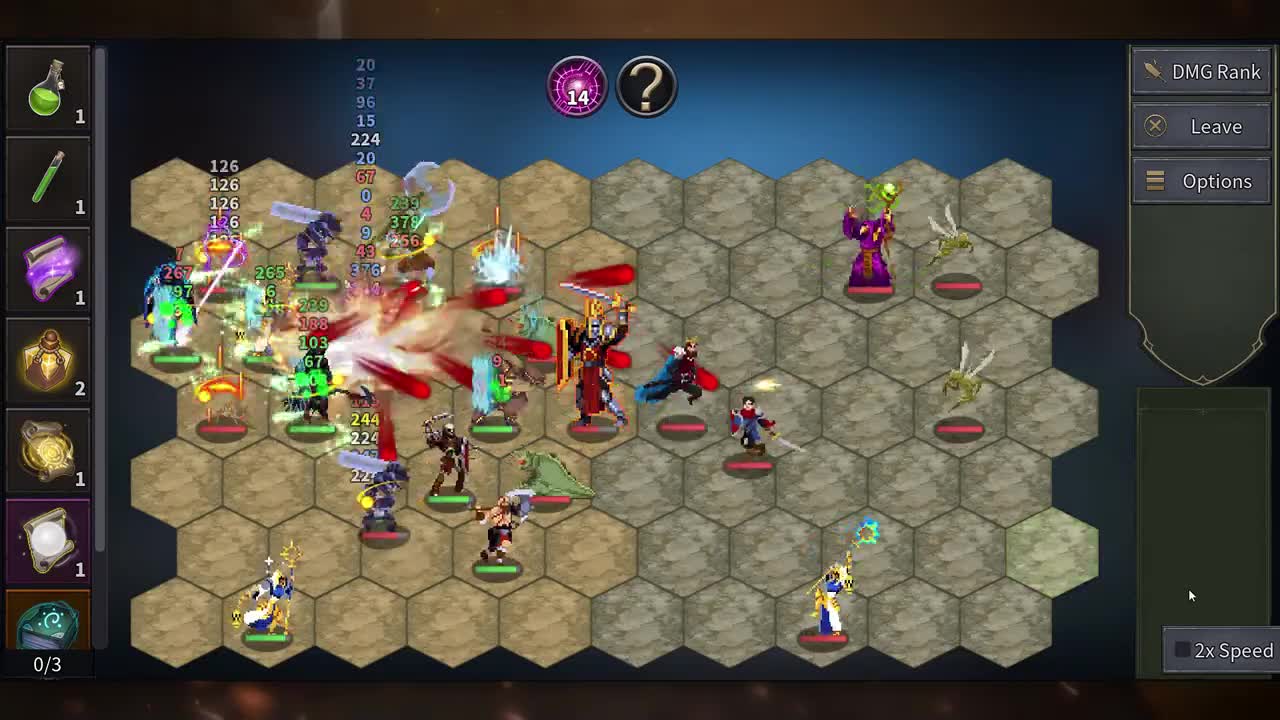This screenshot has height=720, width=1280.
Task: Click the question mark help icon
Action: [x=646, y=86]
